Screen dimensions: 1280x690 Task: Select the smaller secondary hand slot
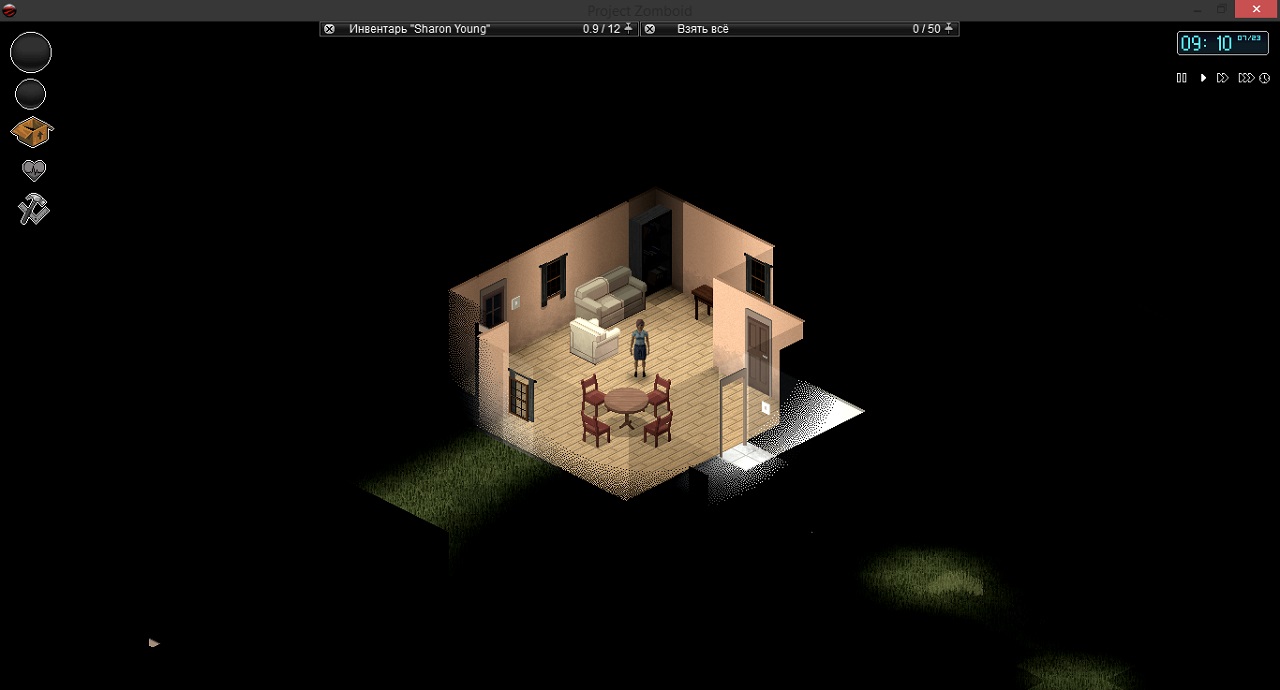[31, 95]
